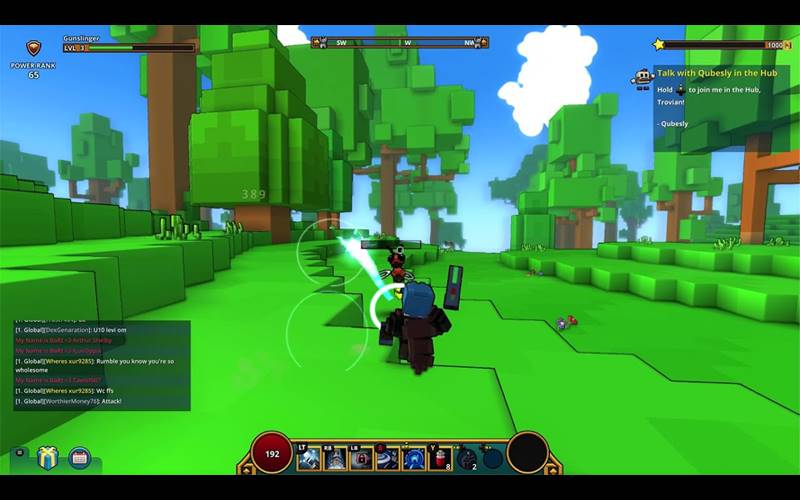
Task: Click the gold star mastery icon
Action: point(658,44)
